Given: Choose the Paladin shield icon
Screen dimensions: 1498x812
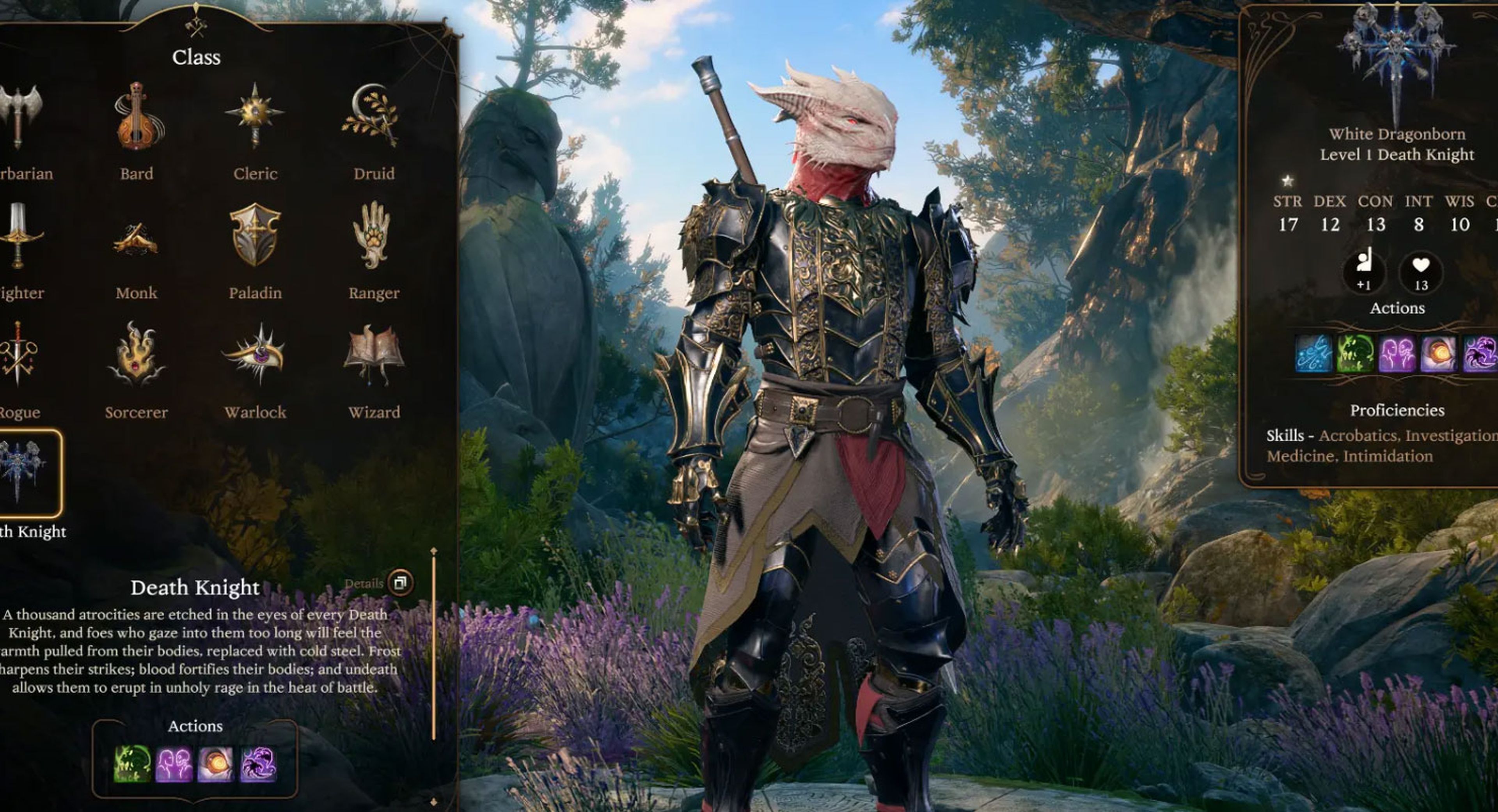Looking at the screenshot, I should (x=255, y=236).
